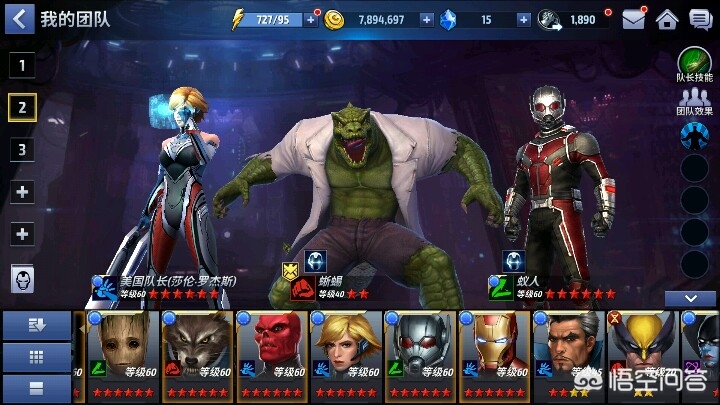
Task: Buy more gold with the plus button
Action: [427, 19]
